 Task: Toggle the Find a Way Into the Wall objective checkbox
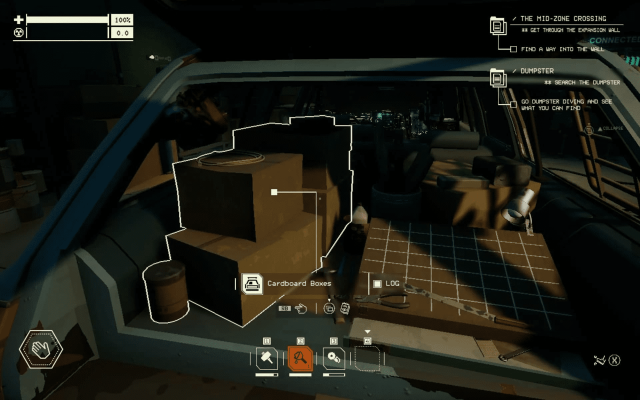(513, 48)
